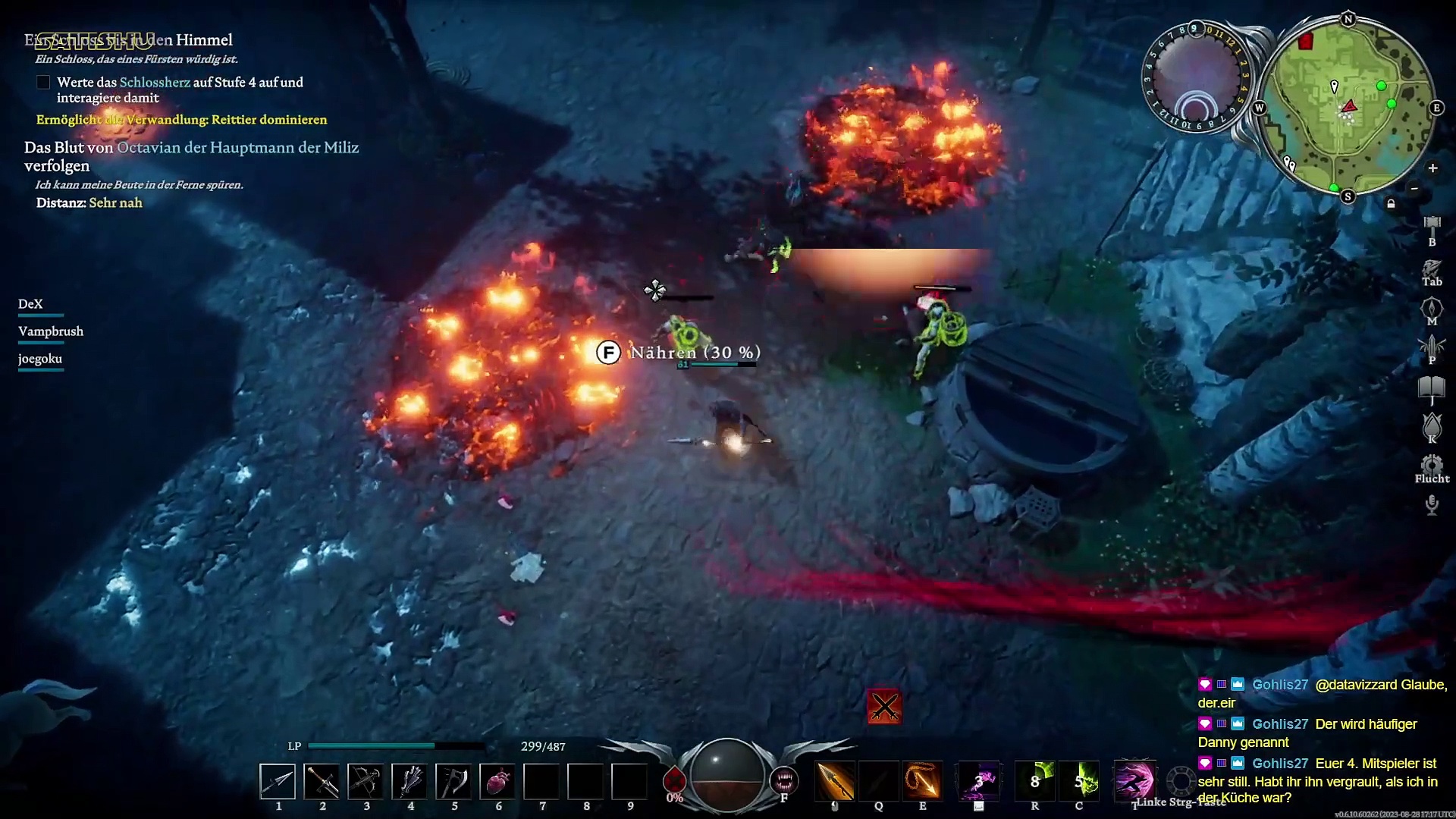Activate the purple ultimate ability icon
The image size is (1456, 819).
click(x=1134, y=781)
